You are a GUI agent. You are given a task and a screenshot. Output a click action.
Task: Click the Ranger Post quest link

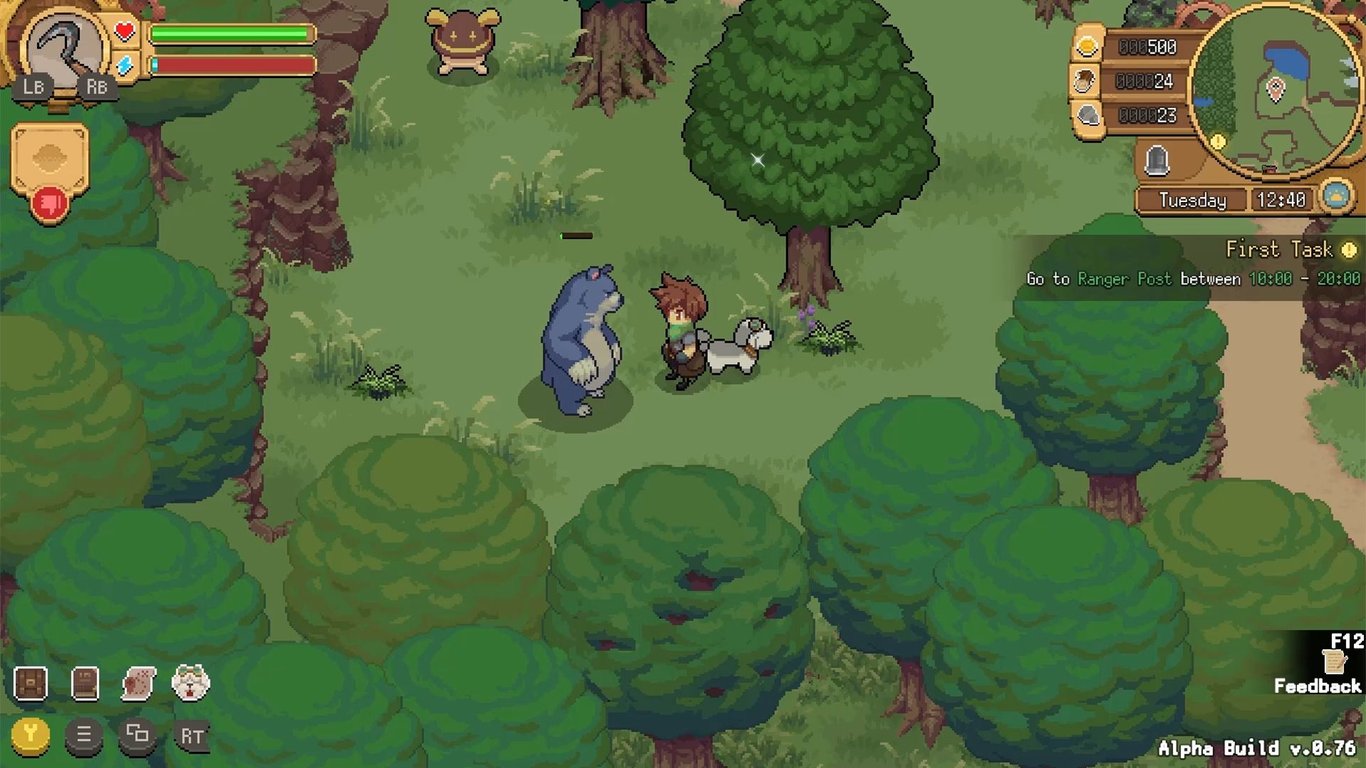pyautogui.click(x=1120, y=280)
